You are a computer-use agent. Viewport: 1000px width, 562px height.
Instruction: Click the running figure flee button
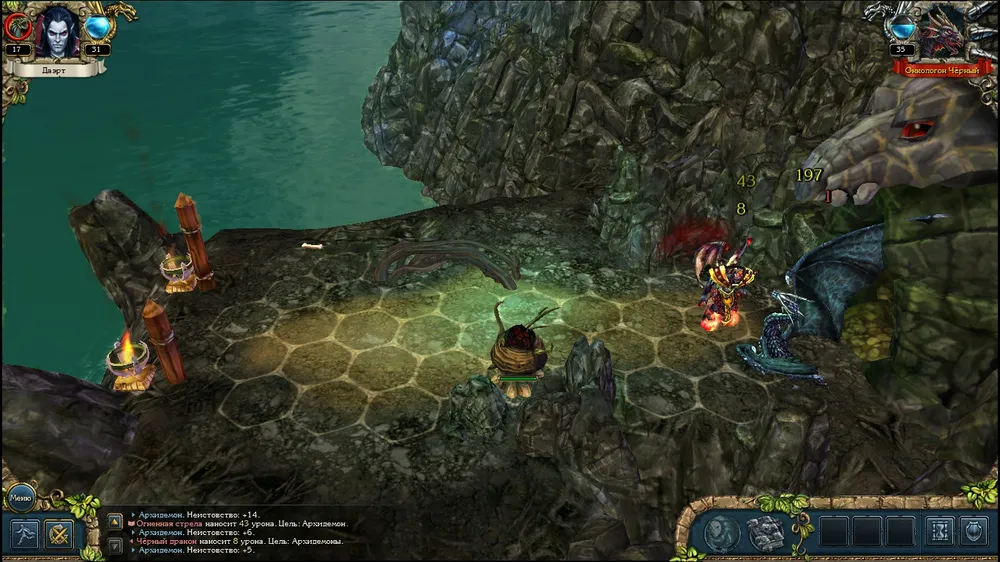pos(23,534)
